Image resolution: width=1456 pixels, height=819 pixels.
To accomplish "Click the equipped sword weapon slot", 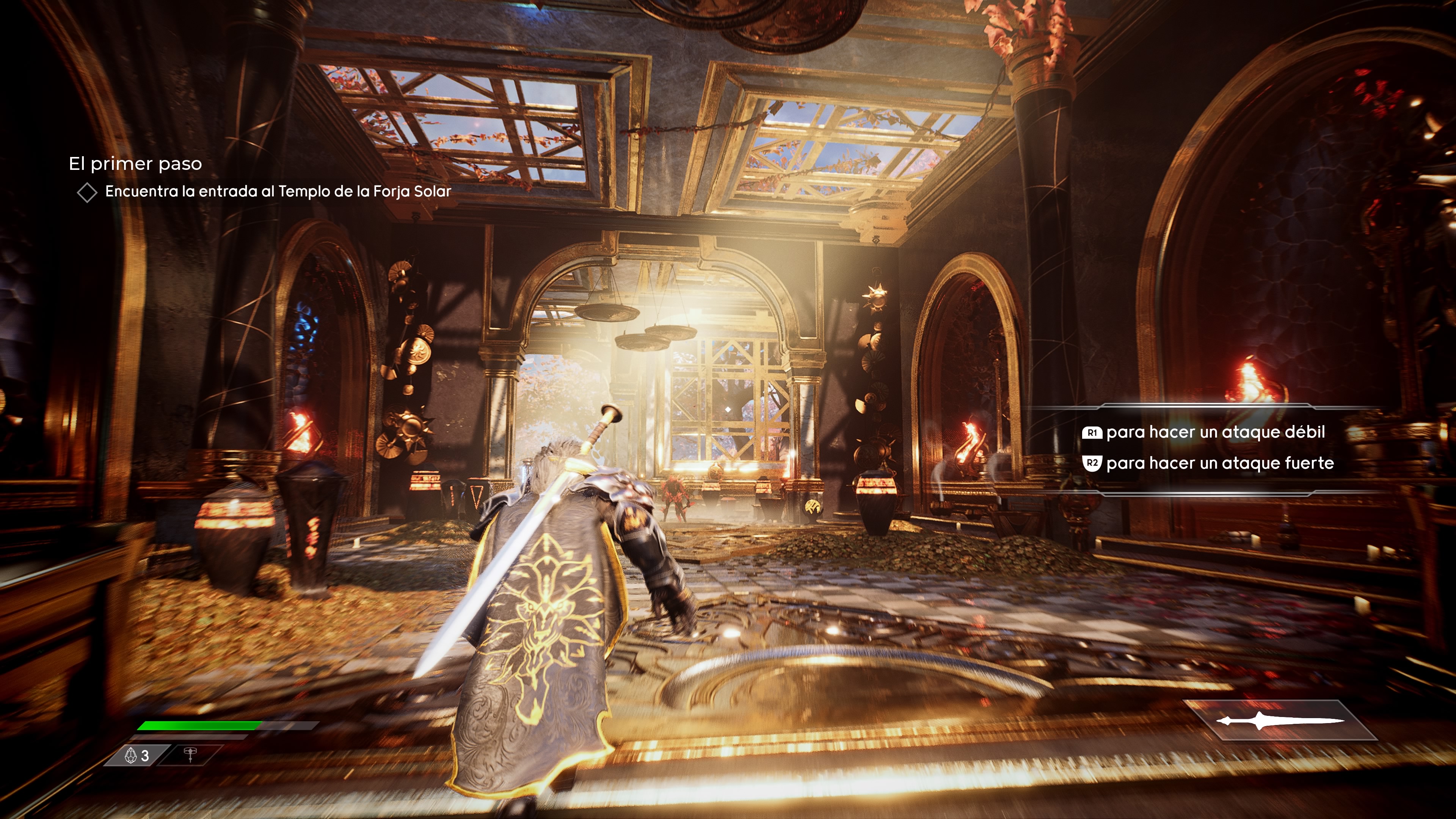I will tap(1280, 721).
